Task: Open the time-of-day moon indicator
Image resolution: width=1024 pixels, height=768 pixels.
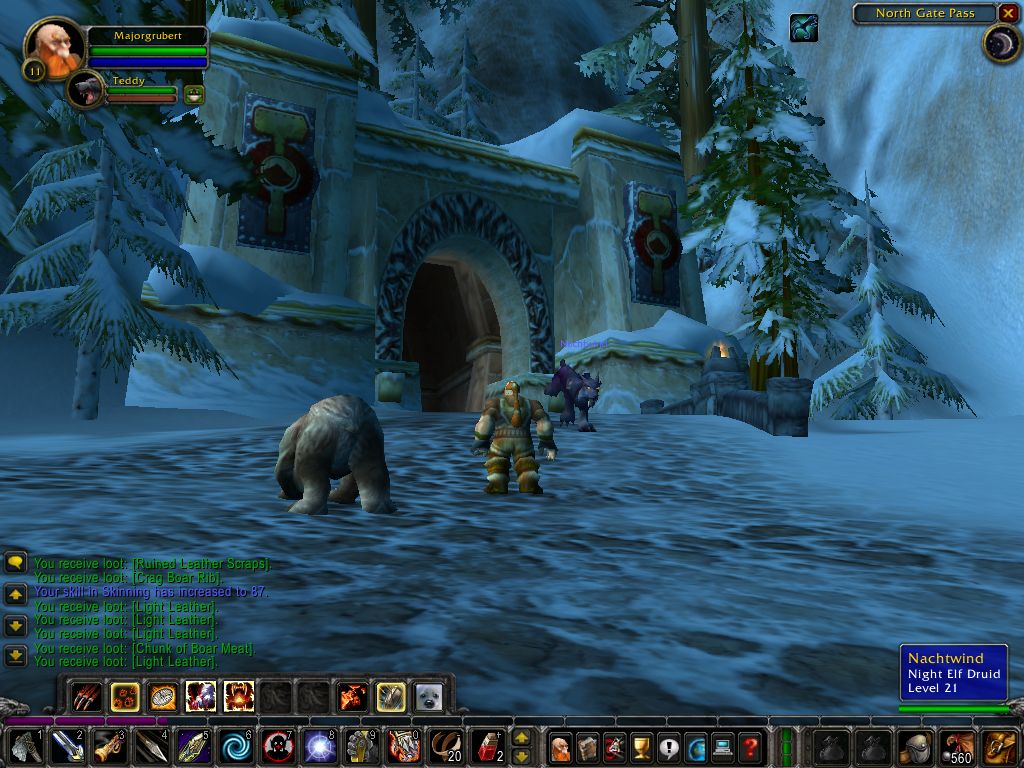Action: pos(1000,44)
